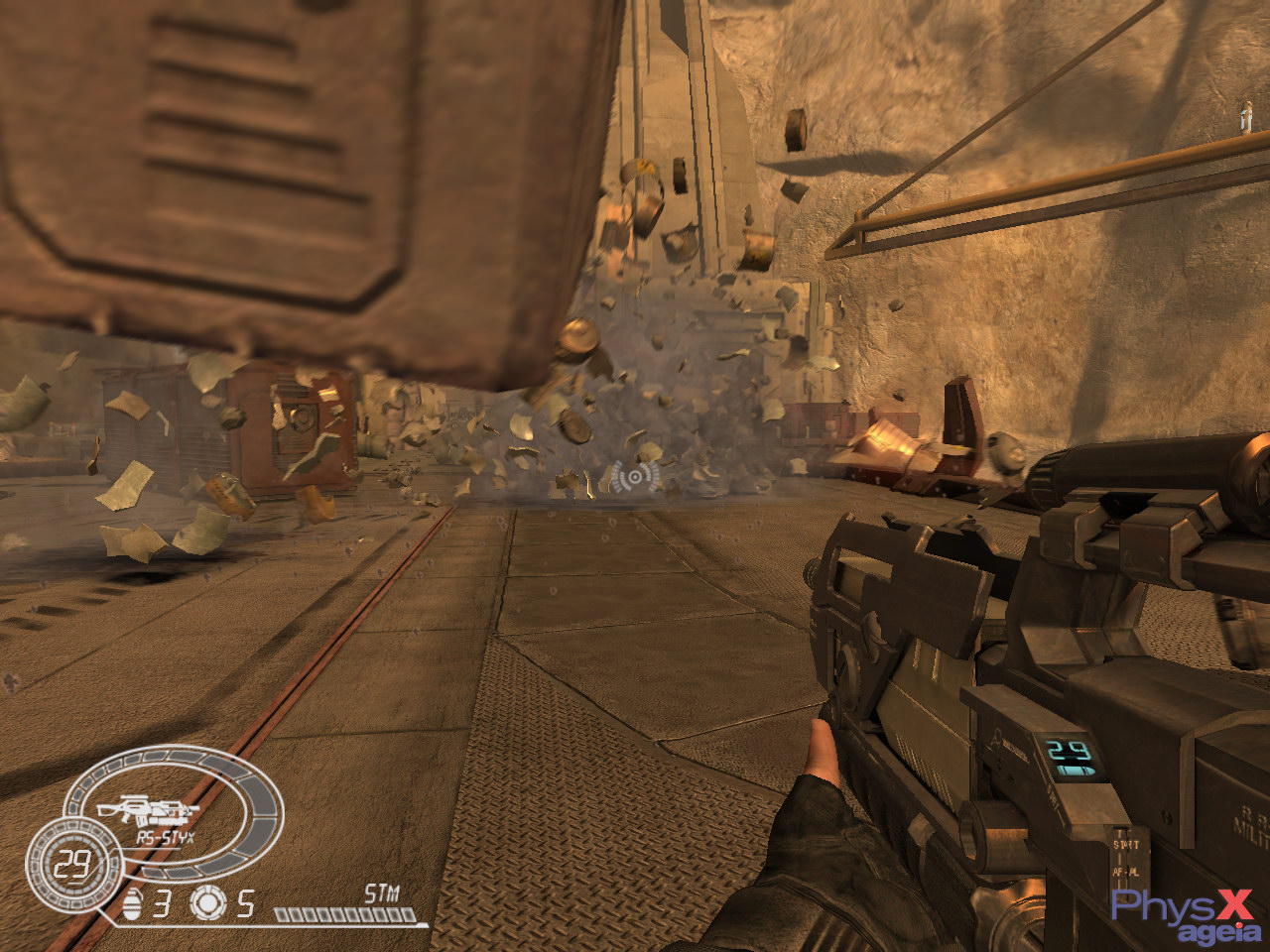Select the round mine icon beside 5

tap(208, 902)
